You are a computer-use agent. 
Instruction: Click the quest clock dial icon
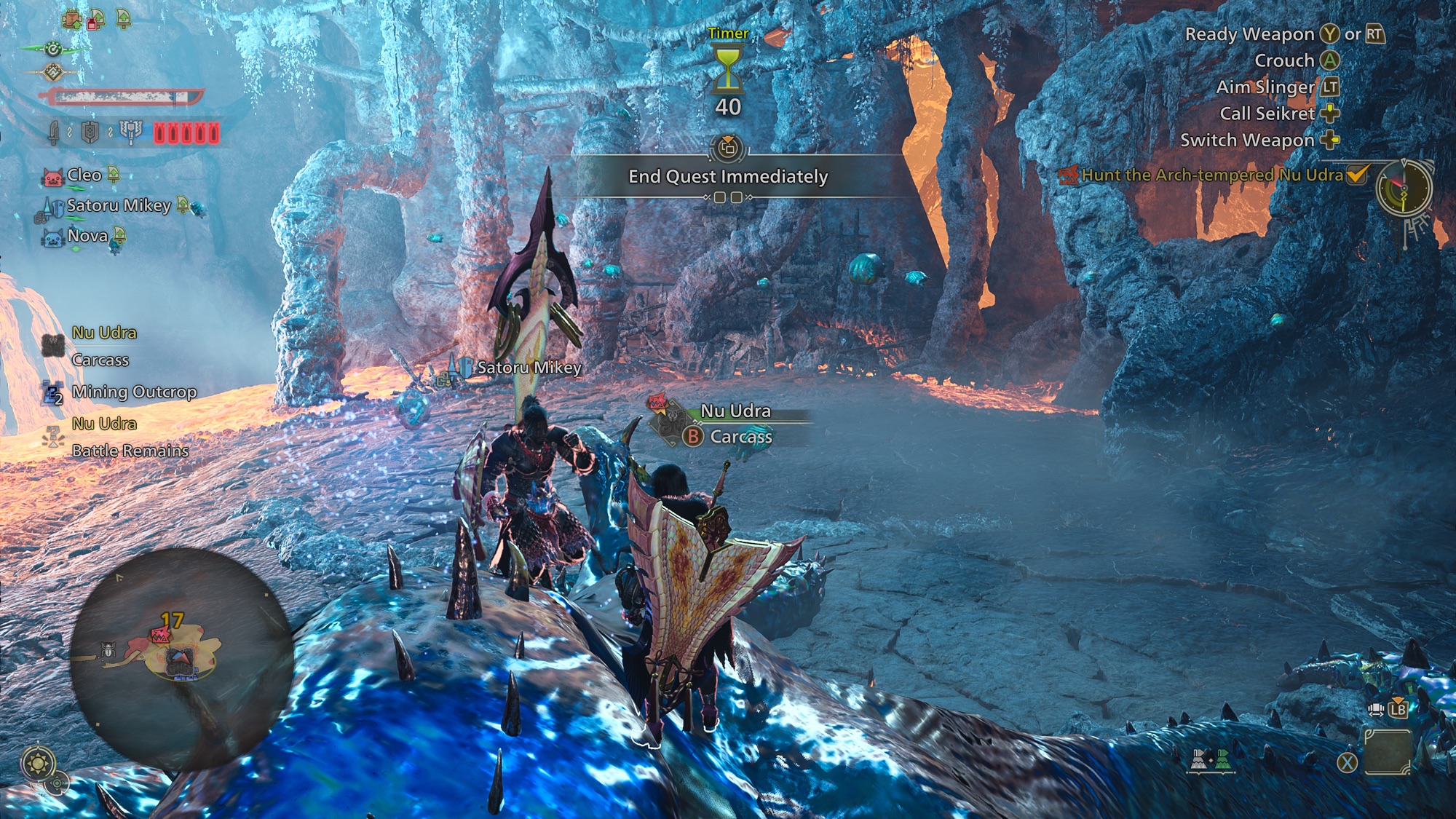click(1404, 189)
